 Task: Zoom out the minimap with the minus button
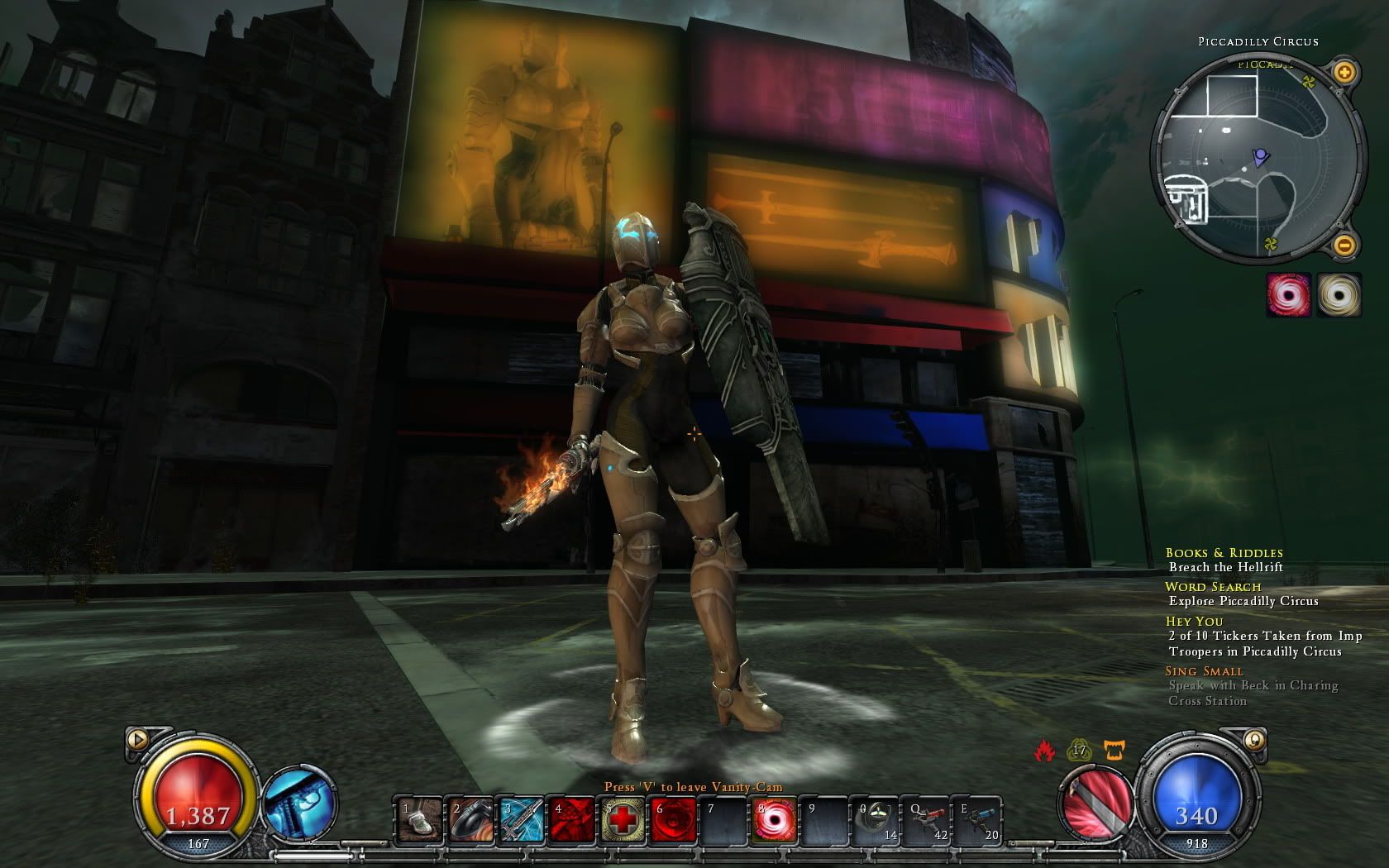tap(1344, 246)
